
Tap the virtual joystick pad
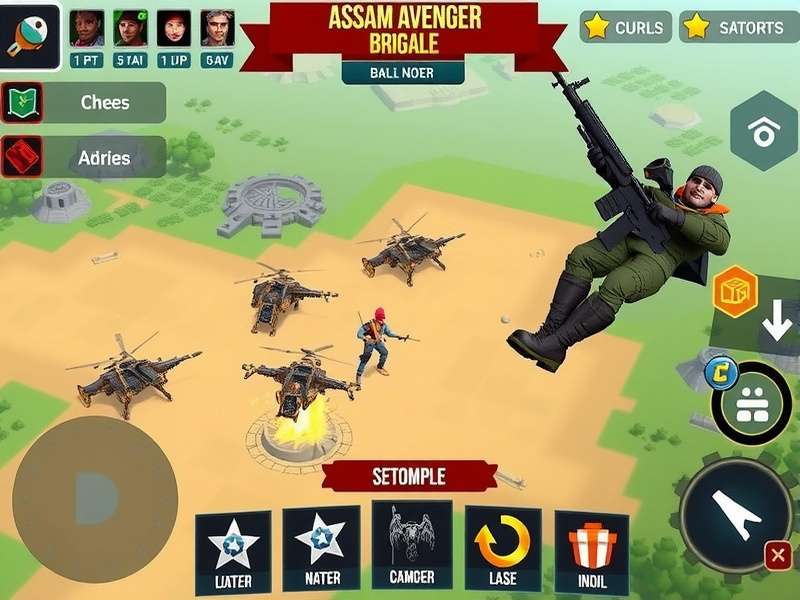(x=94, y=497)
